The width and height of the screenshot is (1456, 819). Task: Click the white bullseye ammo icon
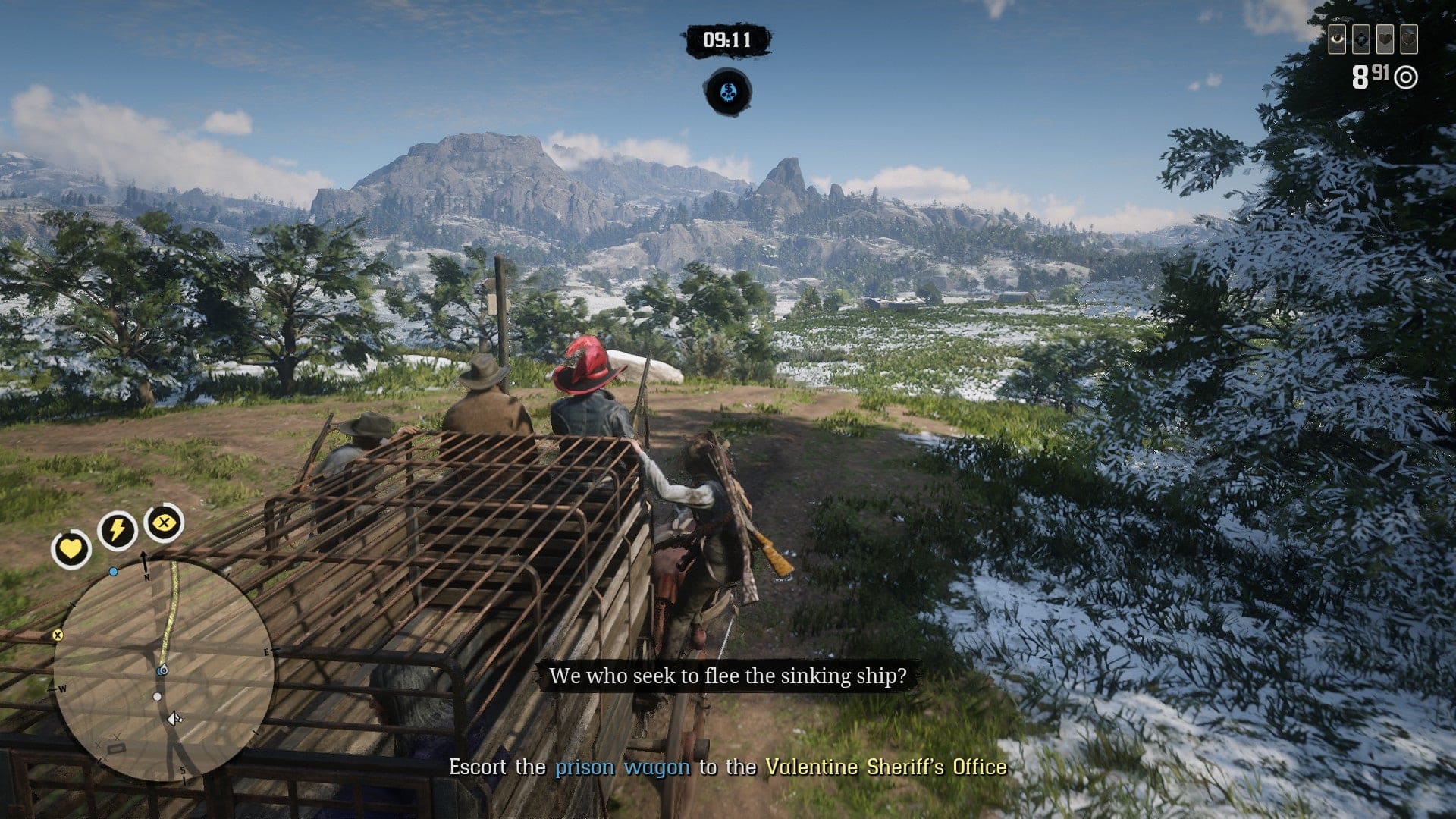(1406, 77)
